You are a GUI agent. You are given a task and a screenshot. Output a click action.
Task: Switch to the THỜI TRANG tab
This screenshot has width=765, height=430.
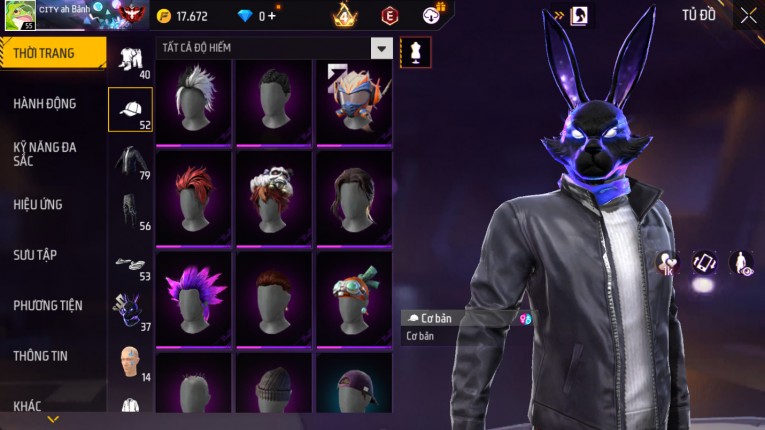tap(52, 53)
